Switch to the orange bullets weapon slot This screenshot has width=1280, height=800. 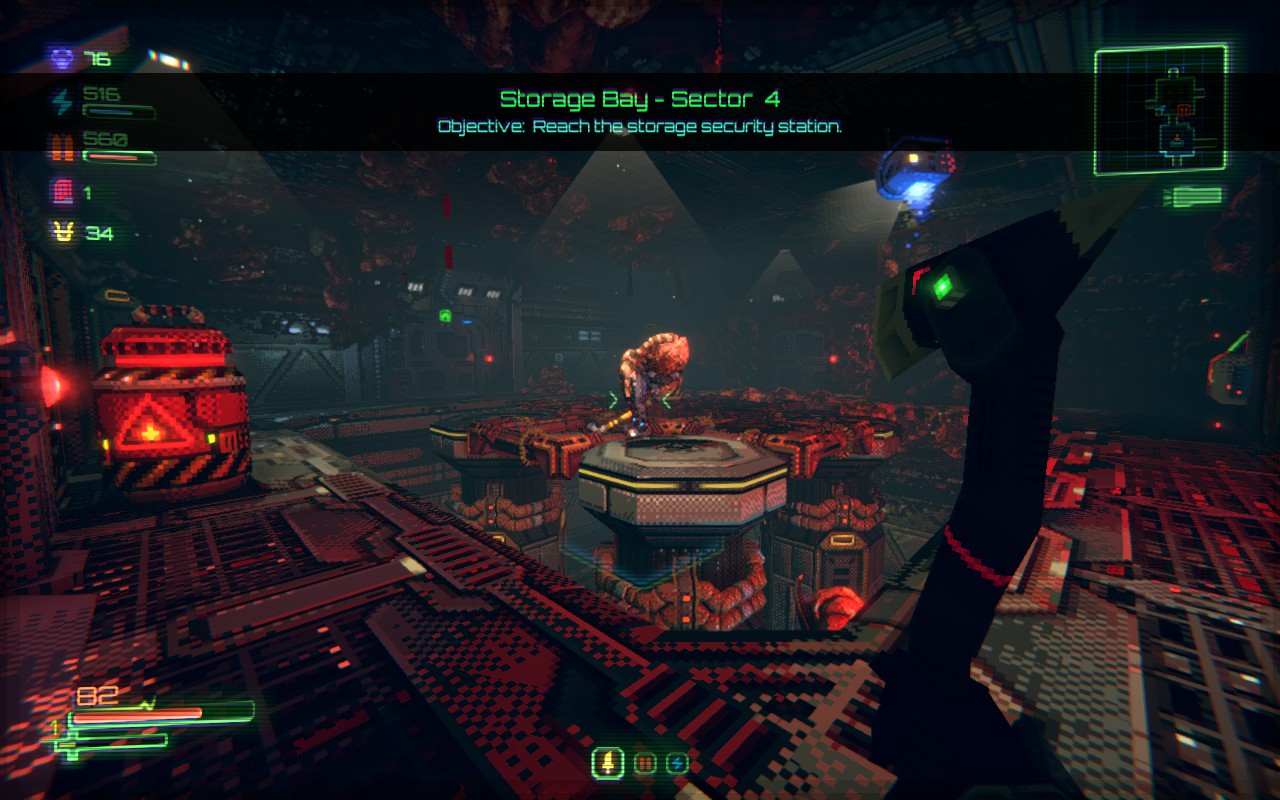[x=645, y=764]
